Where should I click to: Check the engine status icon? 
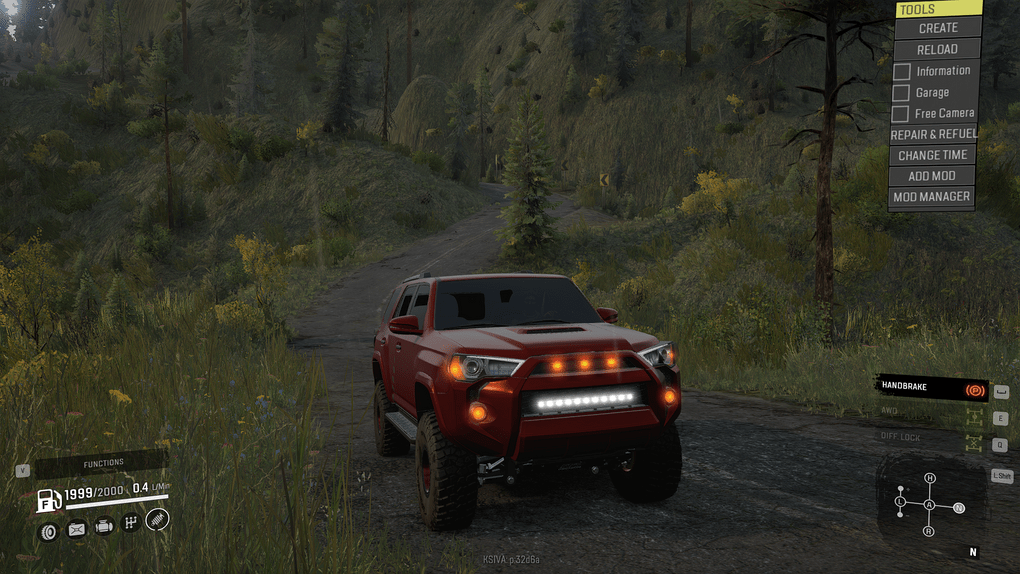[103, 526]
